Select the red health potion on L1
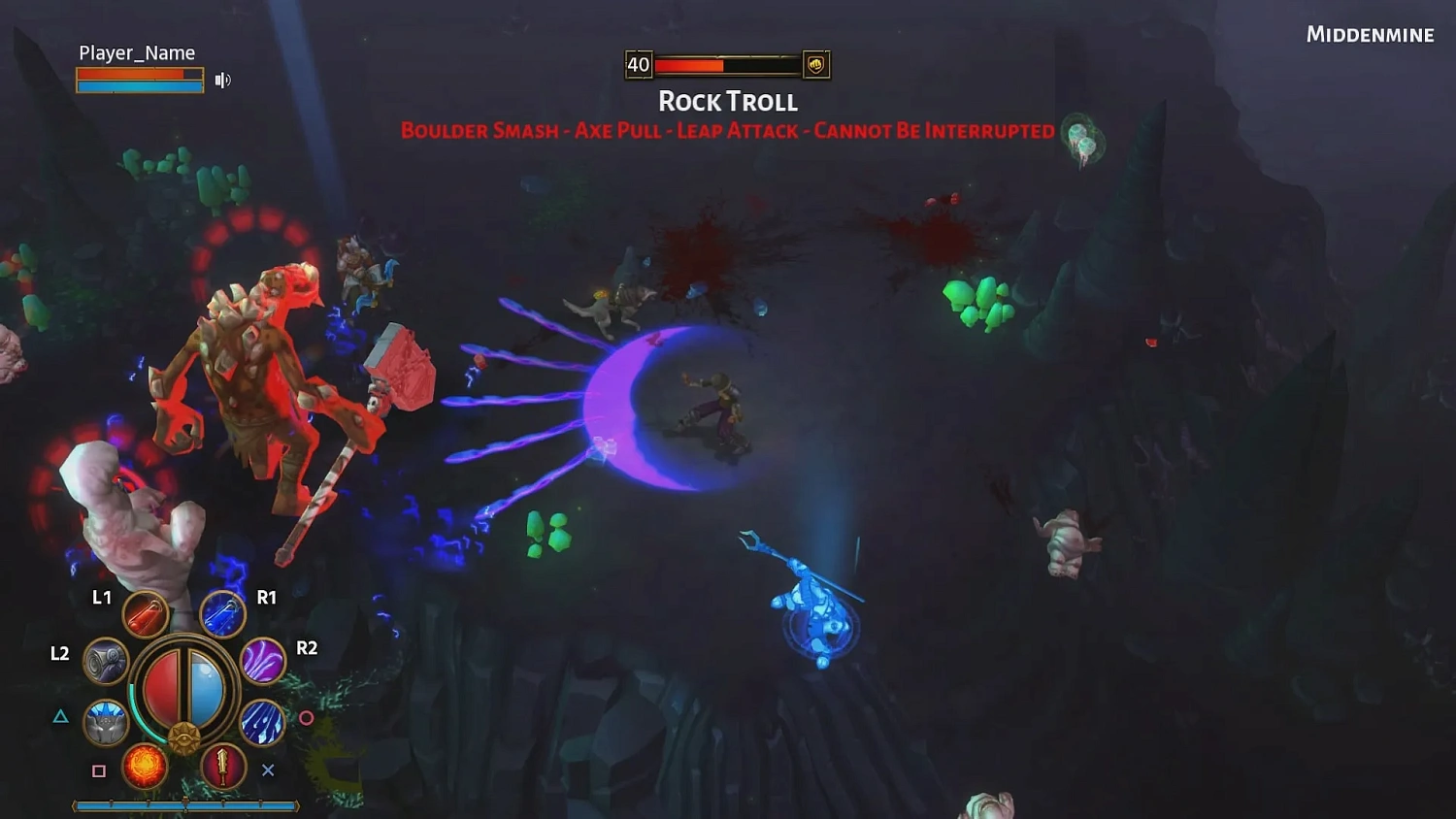1456x819 pixels. click(x=144, y=615)
